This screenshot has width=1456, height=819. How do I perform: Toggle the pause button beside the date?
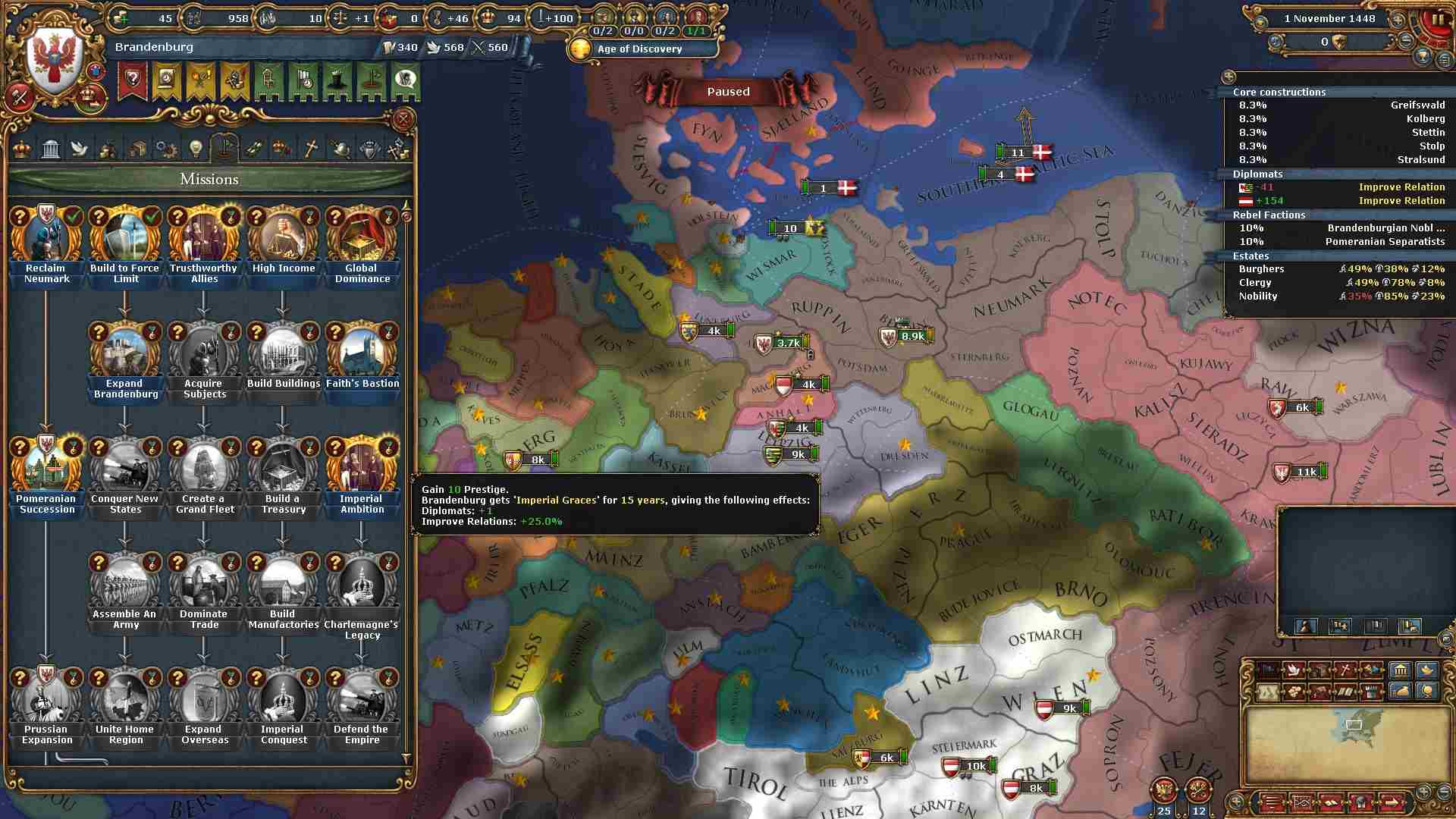pos(1437,20)
